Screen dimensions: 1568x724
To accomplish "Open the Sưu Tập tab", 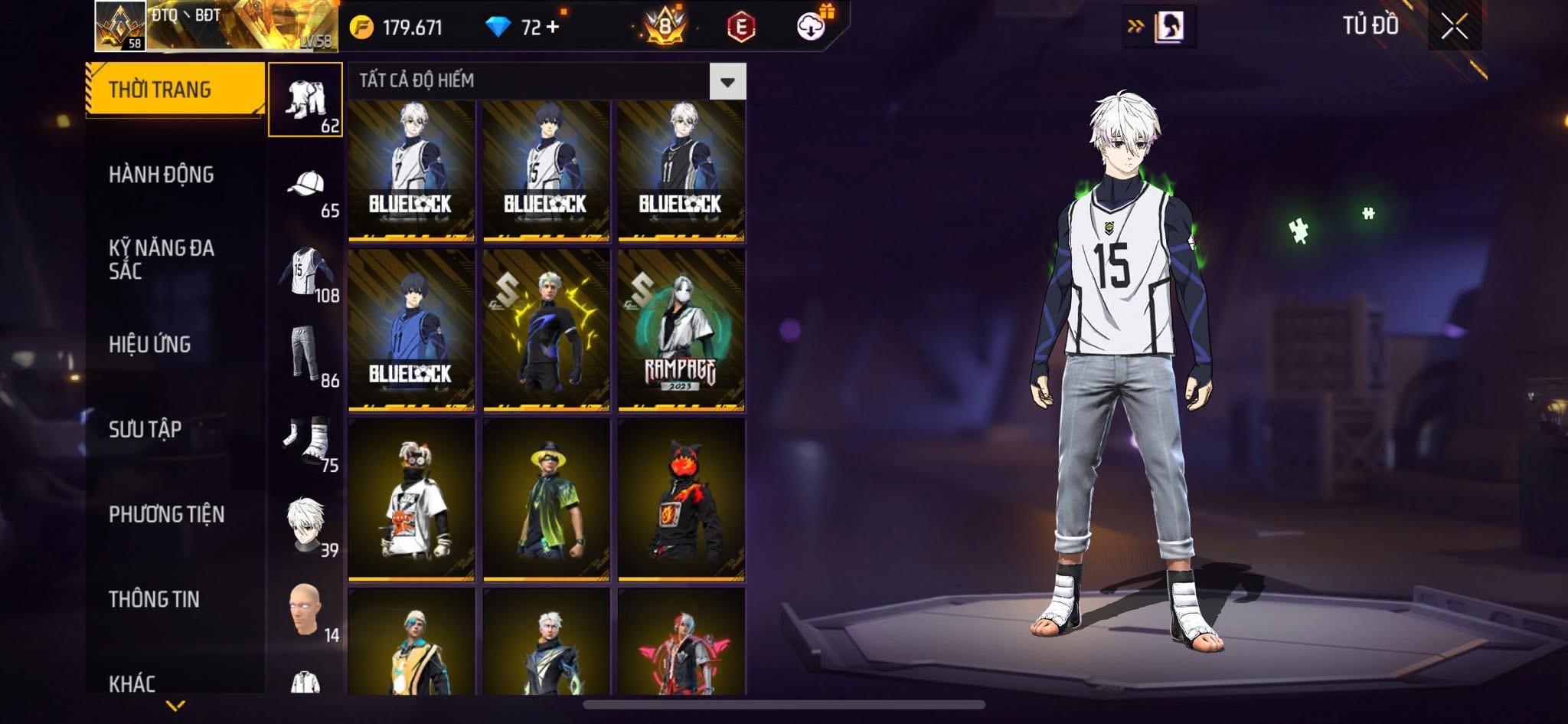I will (x=145, y=429).
